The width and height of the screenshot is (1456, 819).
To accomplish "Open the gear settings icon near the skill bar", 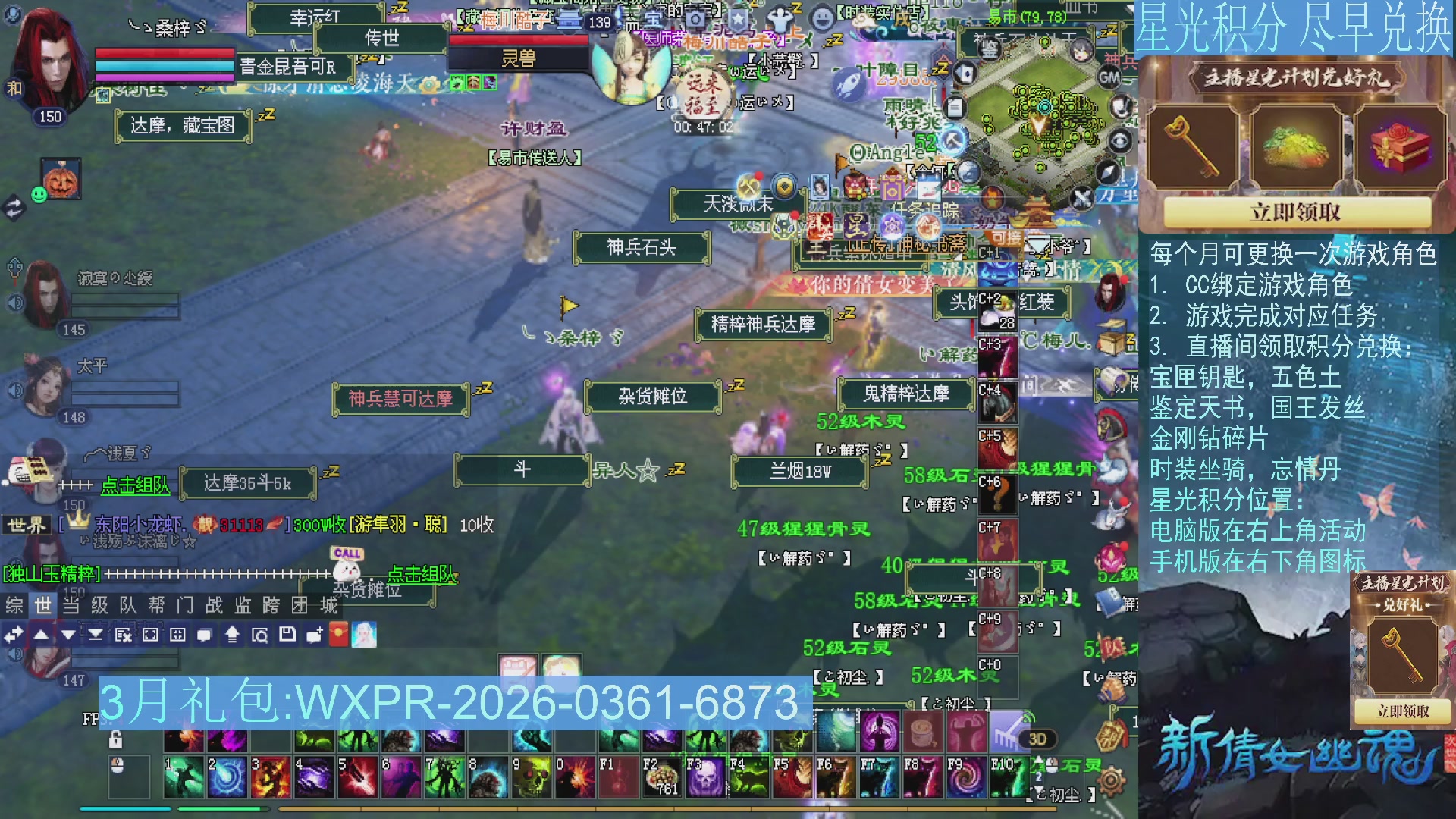I will pyautogui.click(x=1111, y=781).
